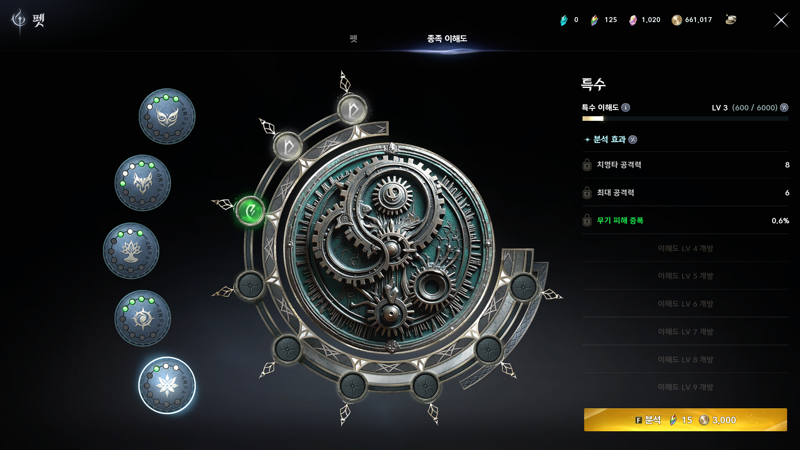
Task: Choose the wolf head race icon
Action: click(143, 182)
